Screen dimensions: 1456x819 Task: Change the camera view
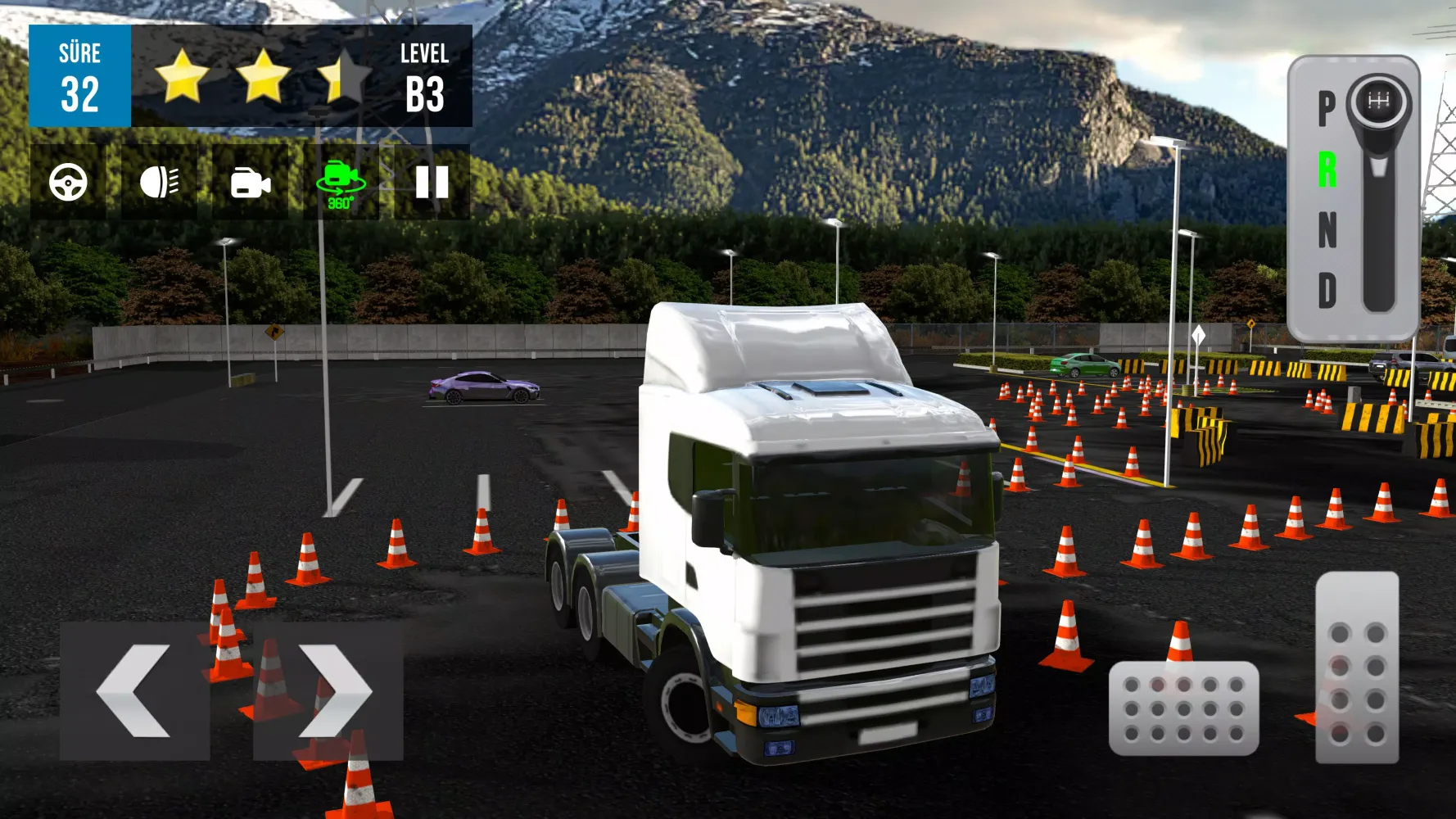[x=250, y=182]
